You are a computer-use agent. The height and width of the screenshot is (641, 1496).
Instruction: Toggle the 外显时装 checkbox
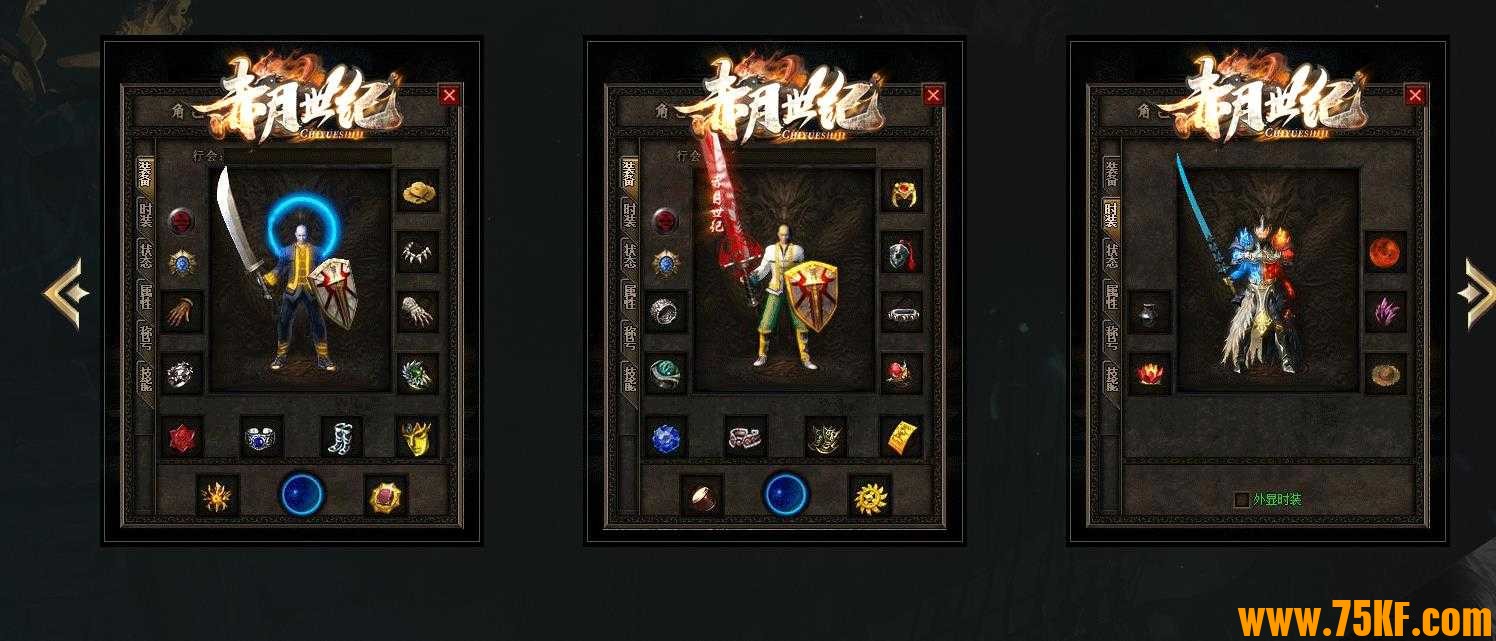point(1242,499)
